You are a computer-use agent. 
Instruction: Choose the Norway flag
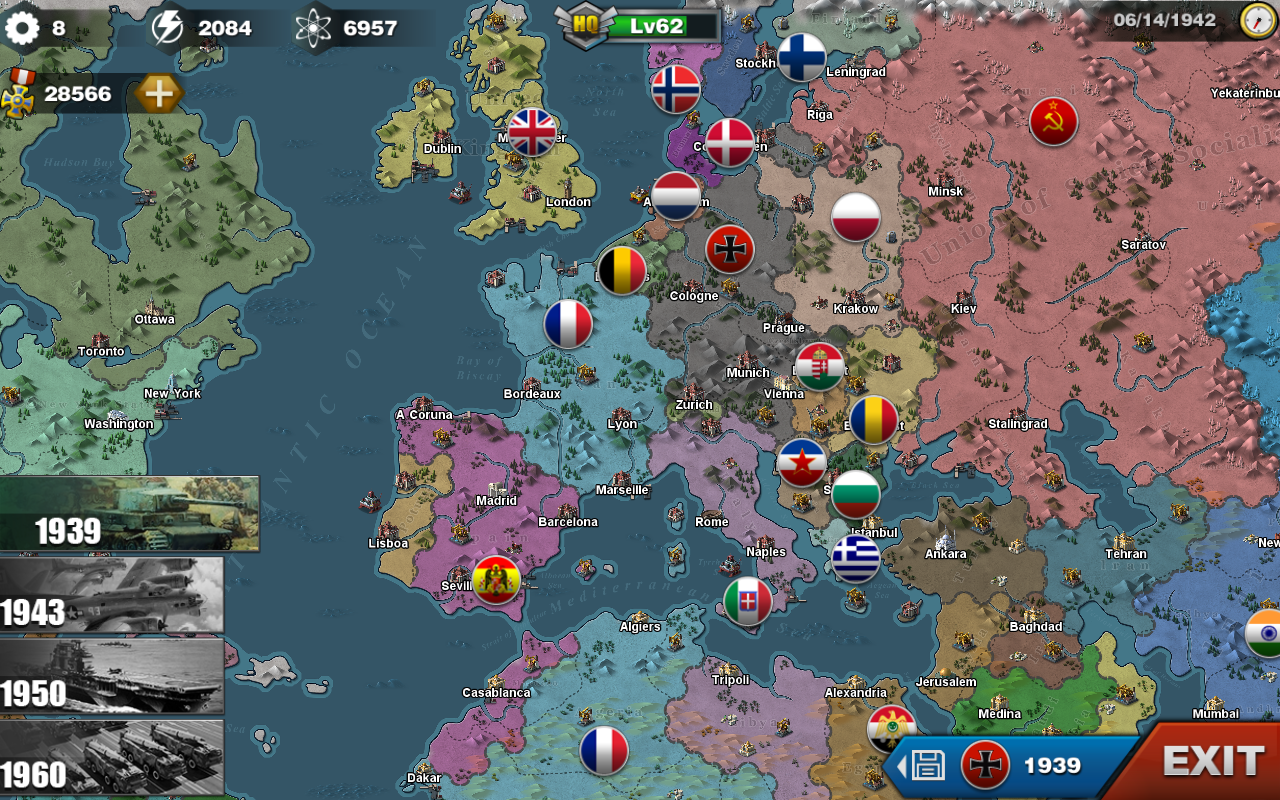[676, 90]
